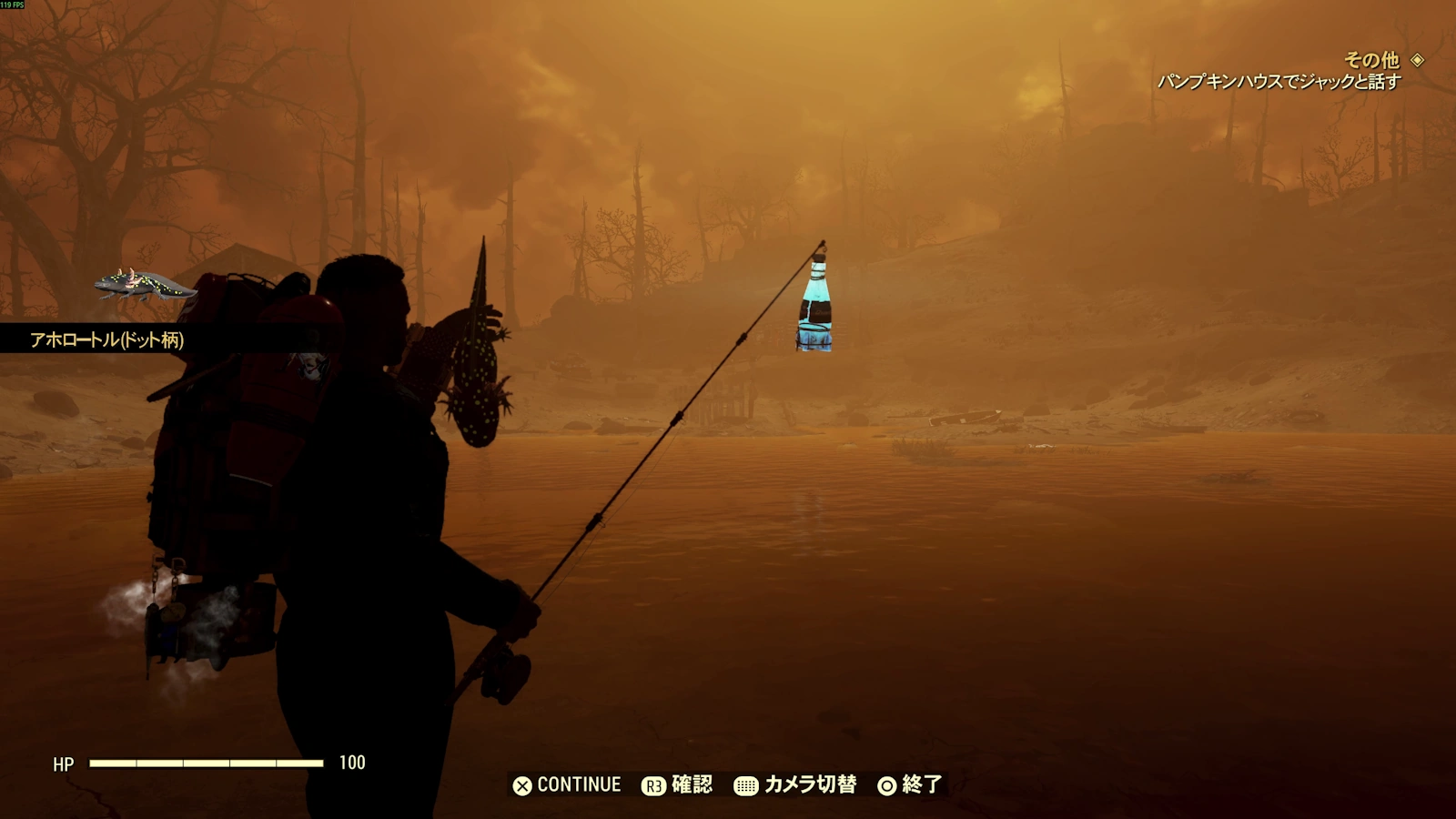The width and height of the screenshot is (1456, 819).
Task: Click the caught axolotl fish icon
Action: tap(145, 286)
